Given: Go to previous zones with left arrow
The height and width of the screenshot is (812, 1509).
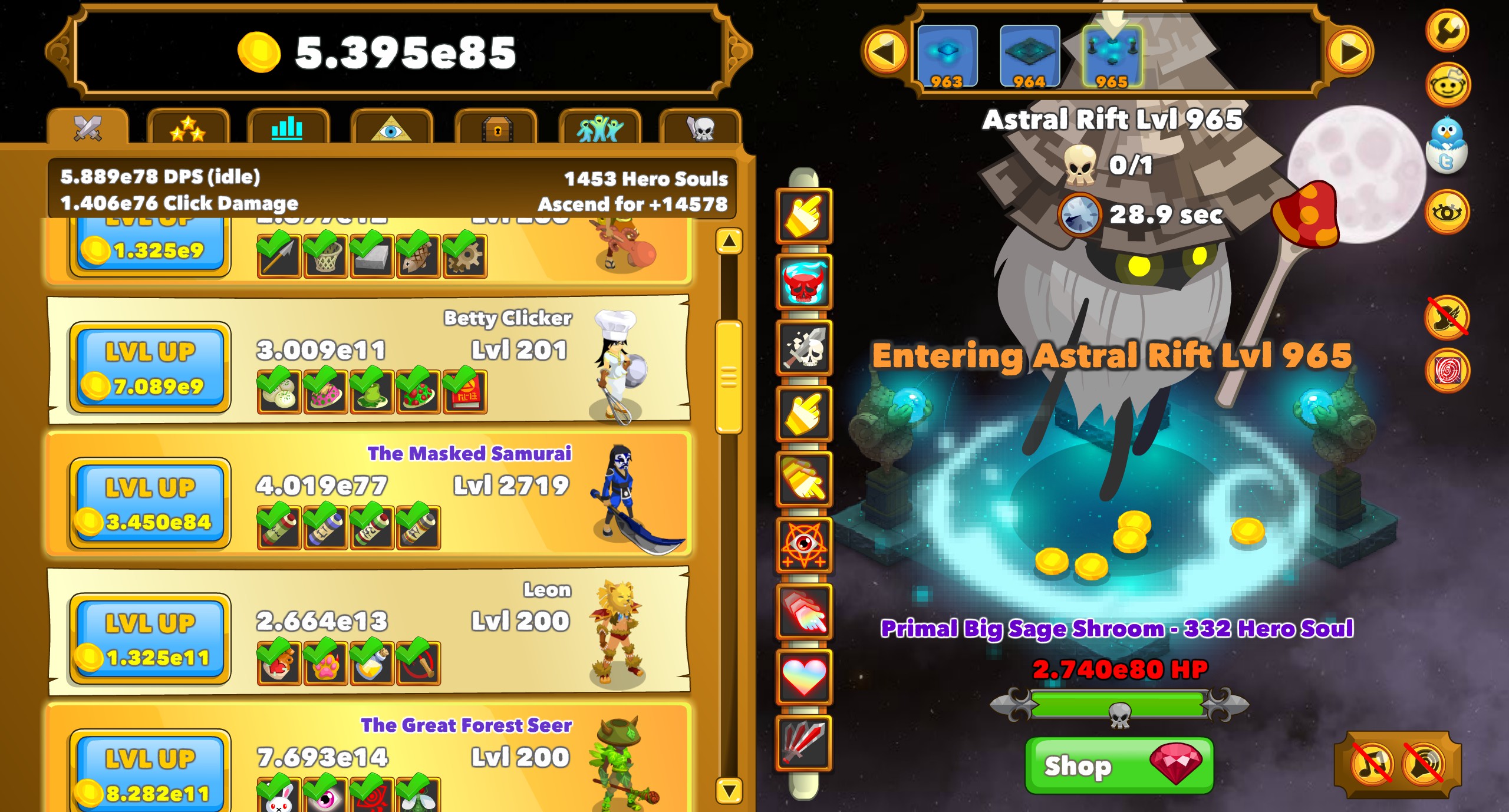Looking at the screenshot, I should (x=884, y=52).
